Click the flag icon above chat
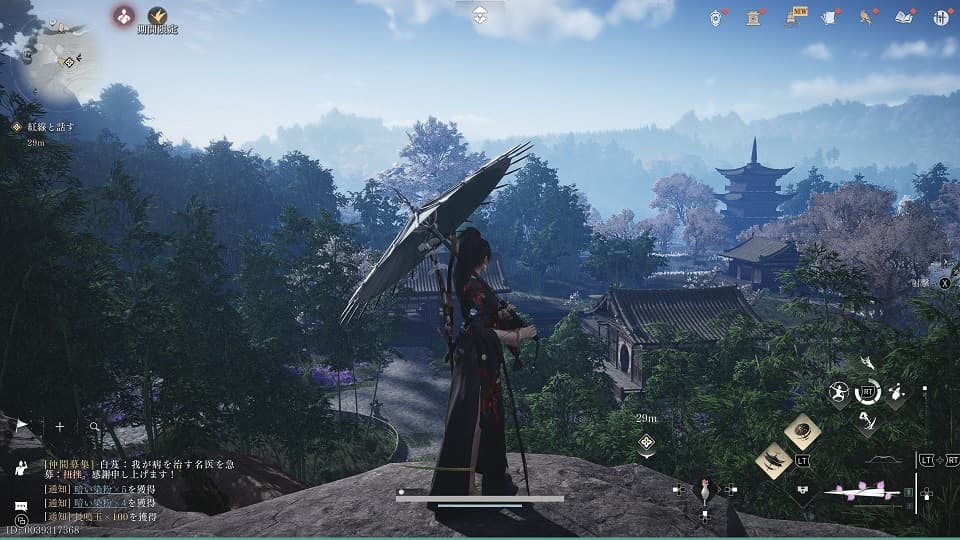This screenshot has height=540, width=960. pyautogui.click(x=22, y=427)
